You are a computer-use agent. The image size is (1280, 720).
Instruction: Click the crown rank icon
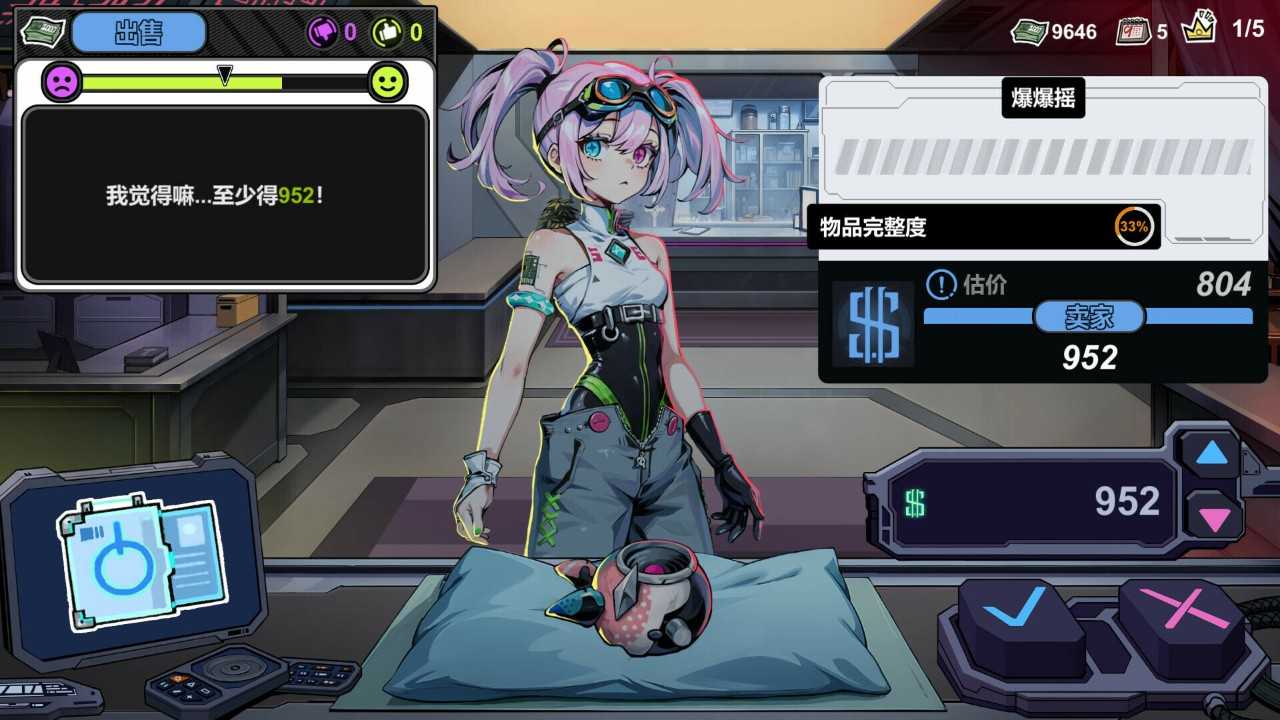(x=1198, y=28)
